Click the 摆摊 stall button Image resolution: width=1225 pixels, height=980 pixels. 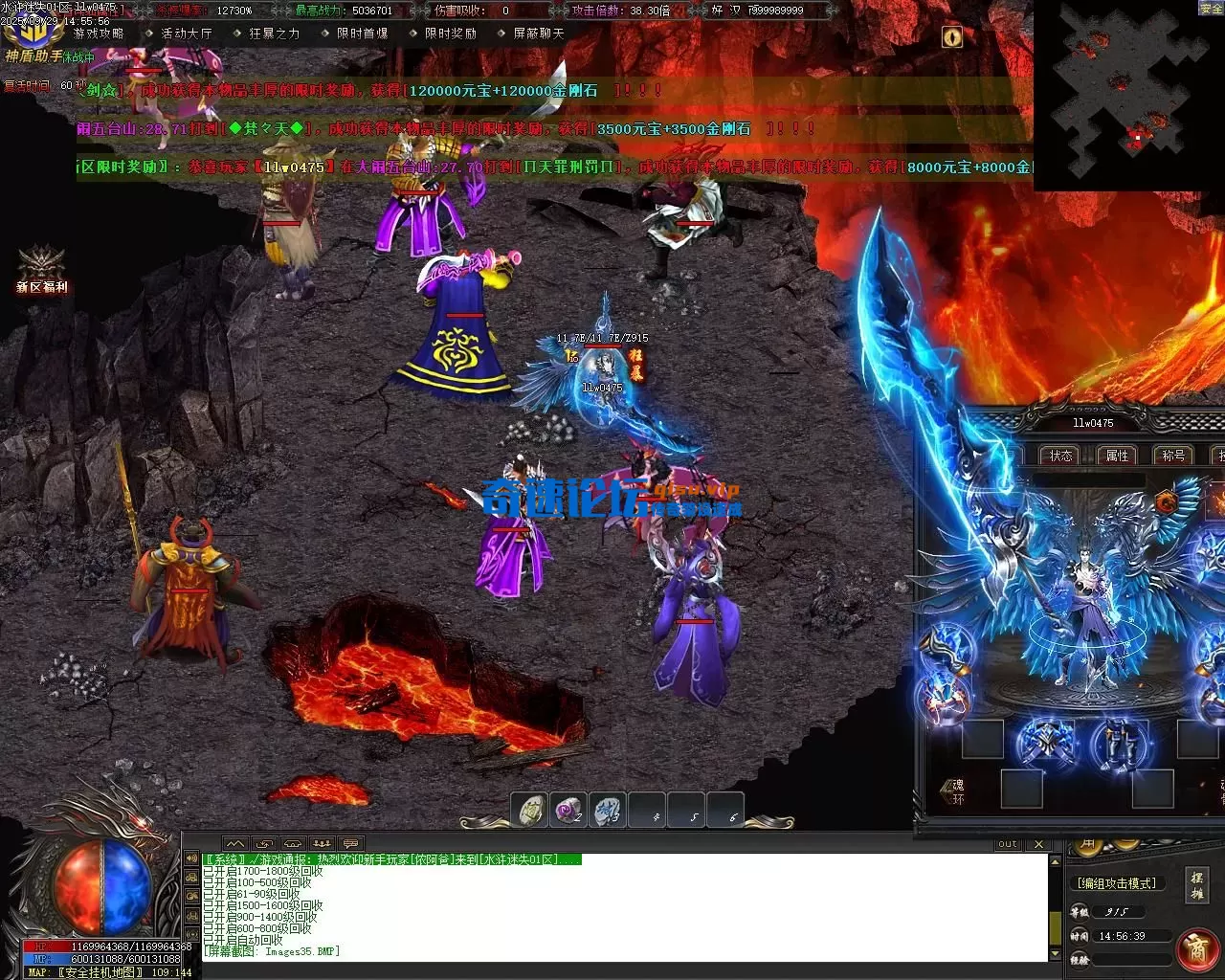tap(1196, 886)
